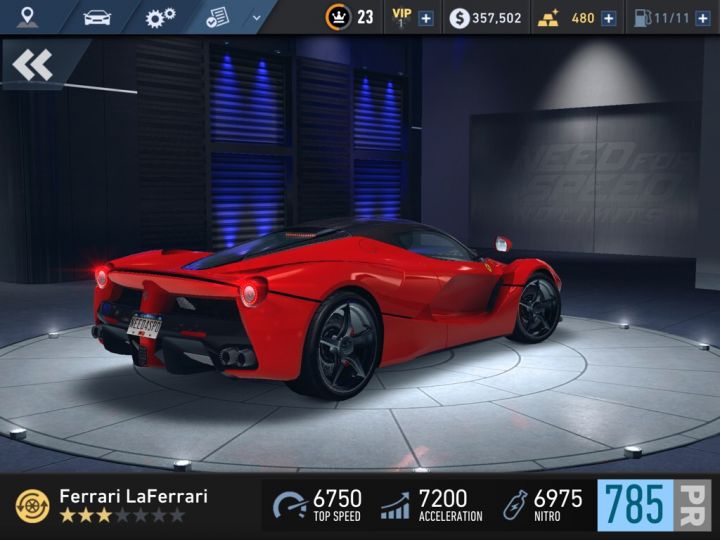Expand the top menu dropdown arrow
The image size is (720, 540).
tap(257, 17)
